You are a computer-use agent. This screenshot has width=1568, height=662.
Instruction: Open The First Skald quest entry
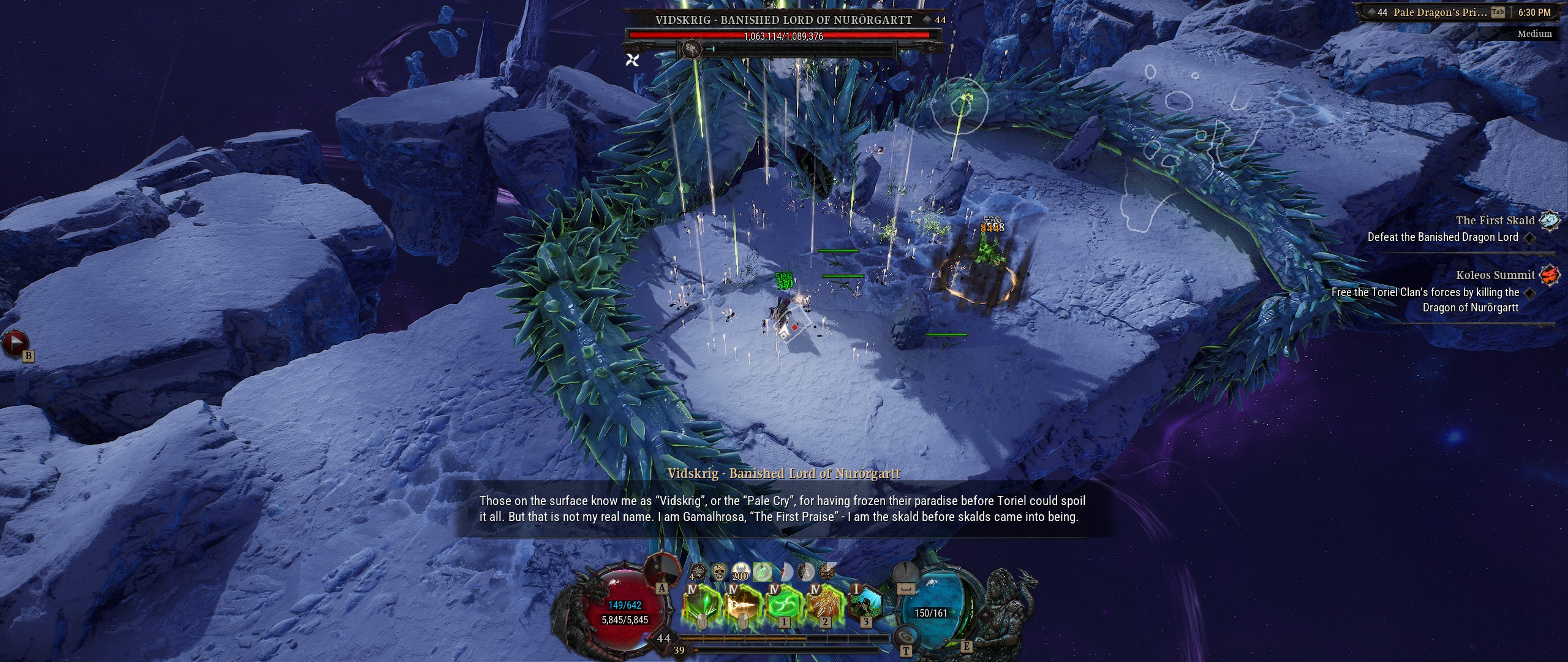coord(1495,221)
